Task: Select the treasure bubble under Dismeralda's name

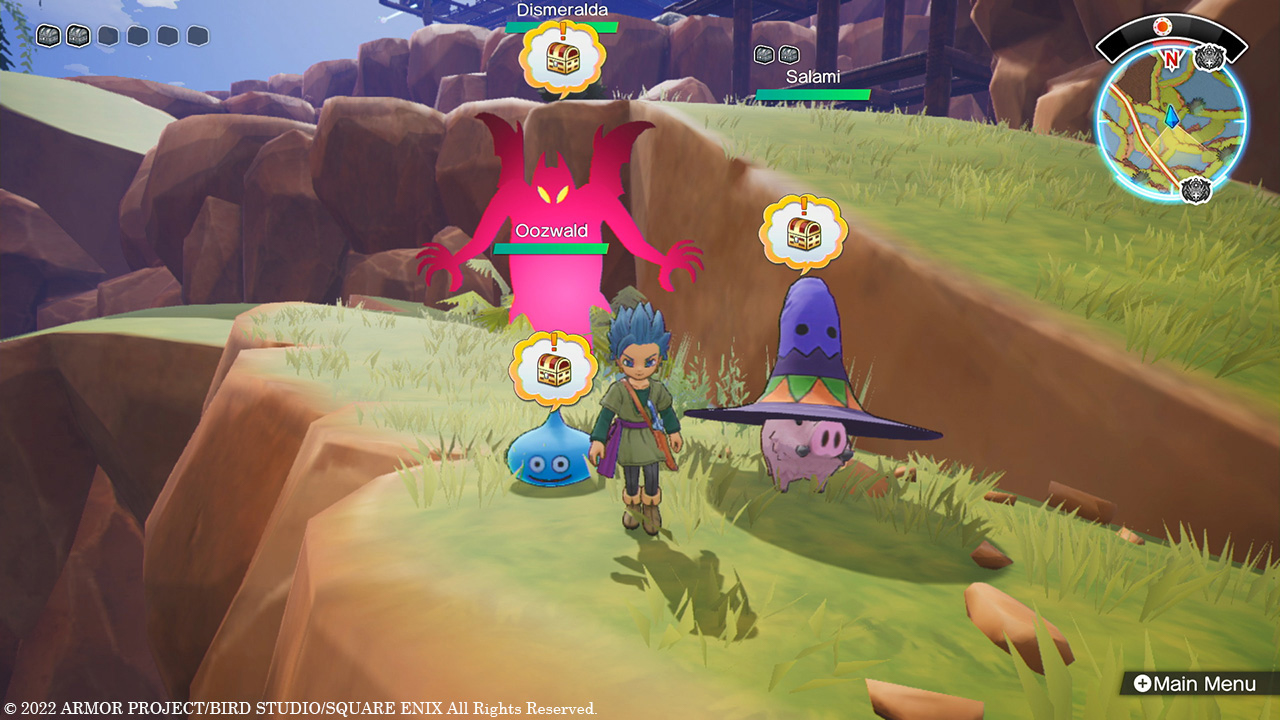Action: point(562,58)
